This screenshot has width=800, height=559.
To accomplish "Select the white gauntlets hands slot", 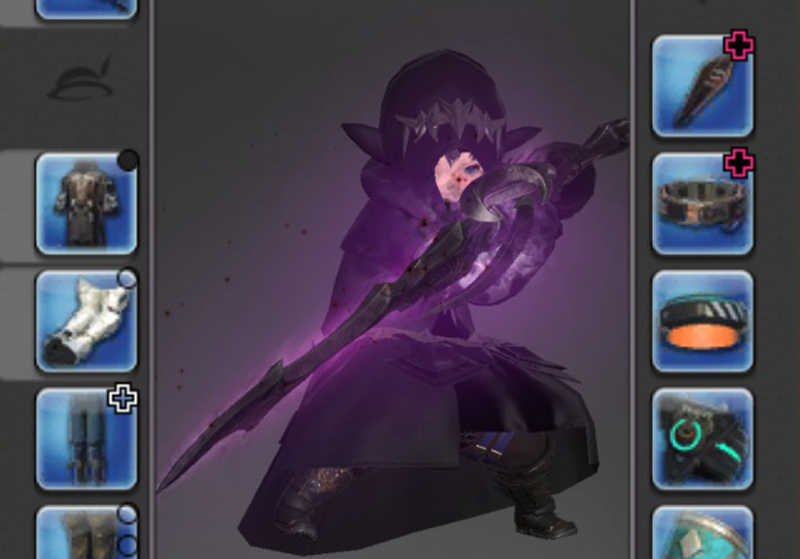I will pyautogui.click(x=86, y=320).
